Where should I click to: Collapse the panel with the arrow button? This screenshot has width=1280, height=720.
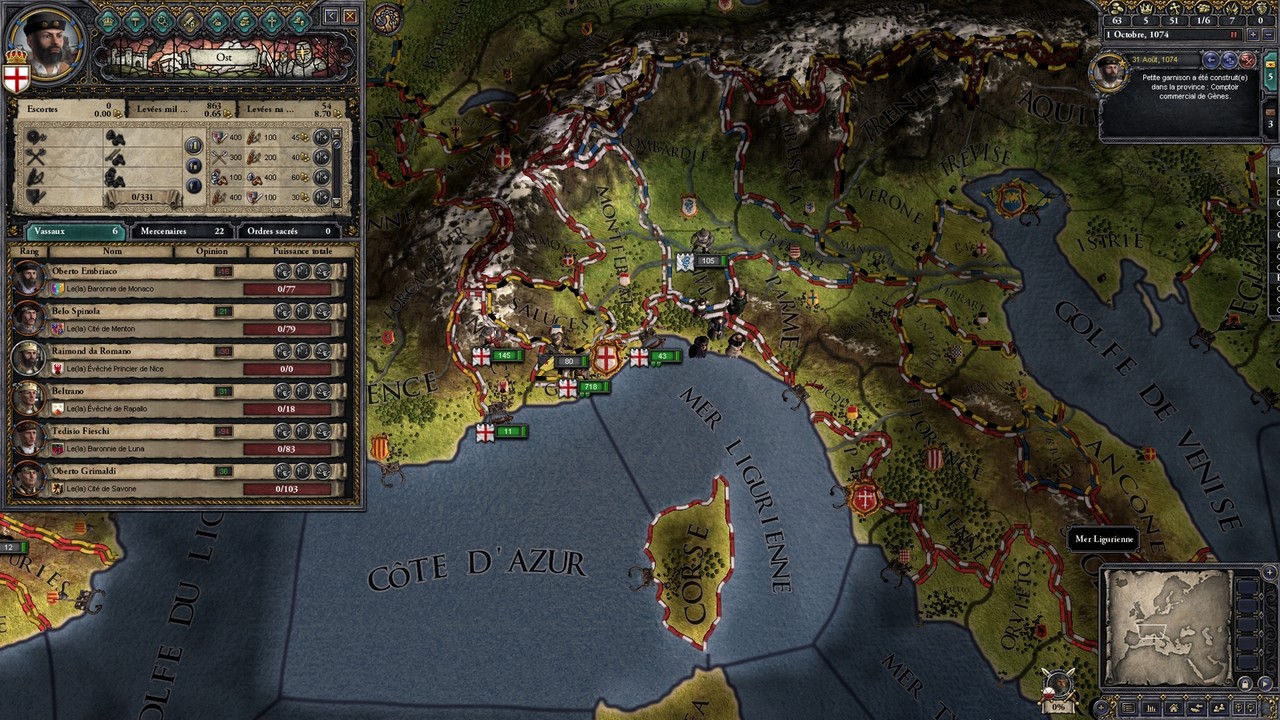point(332,16)
